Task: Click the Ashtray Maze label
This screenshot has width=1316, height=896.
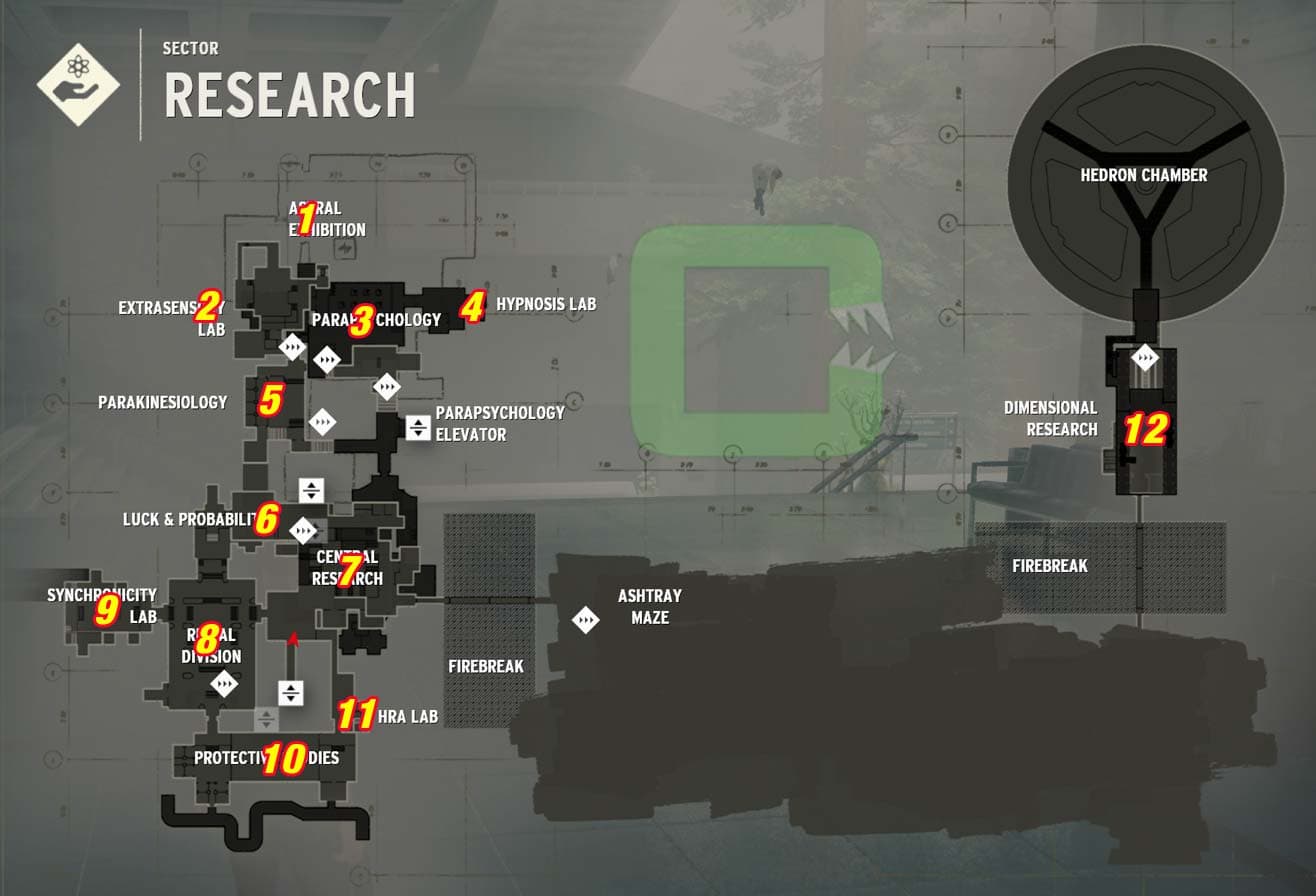Action: pyautogui.click(x=648, y=608)
